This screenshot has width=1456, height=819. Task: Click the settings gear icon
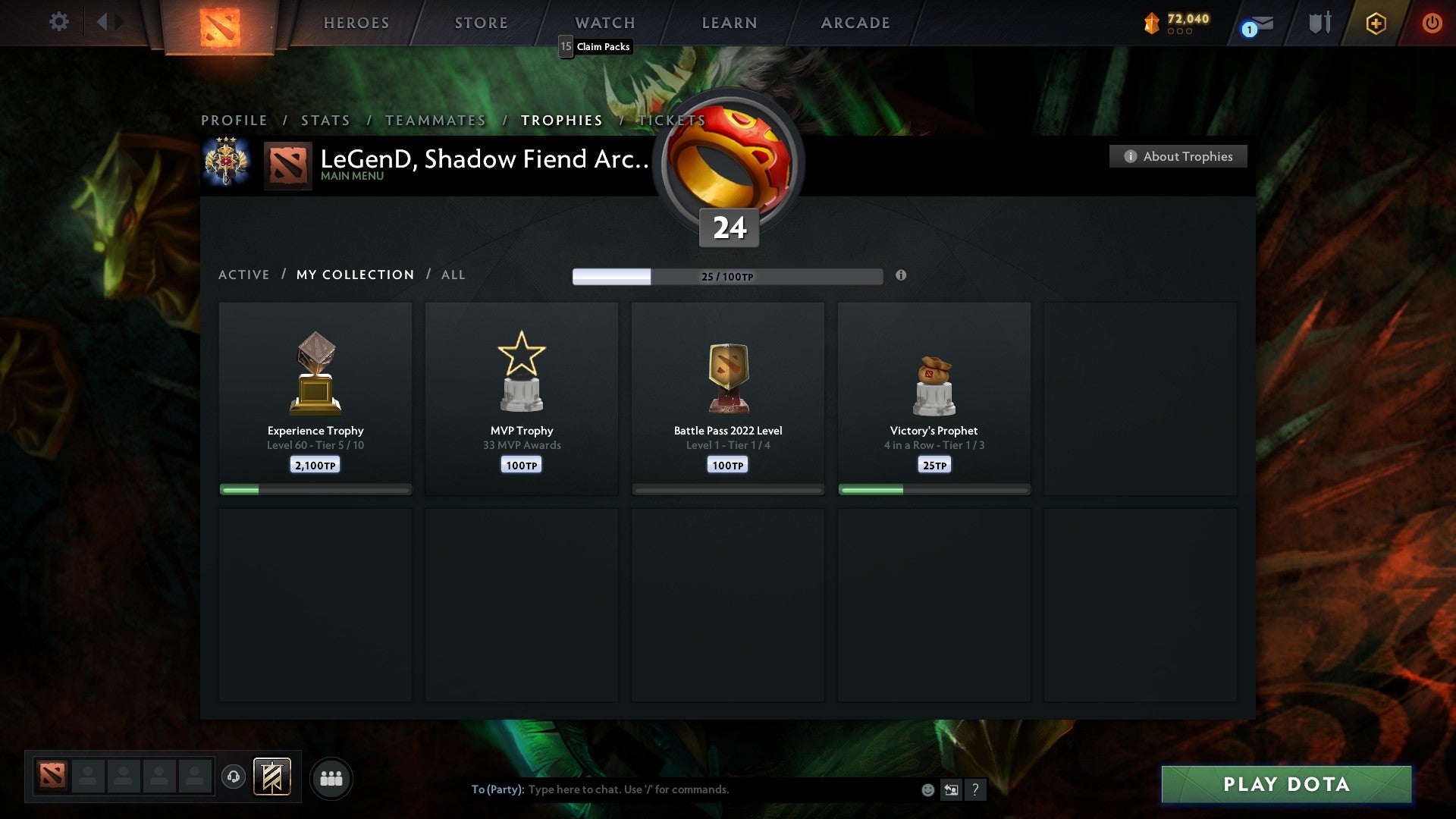pos(58,23)
